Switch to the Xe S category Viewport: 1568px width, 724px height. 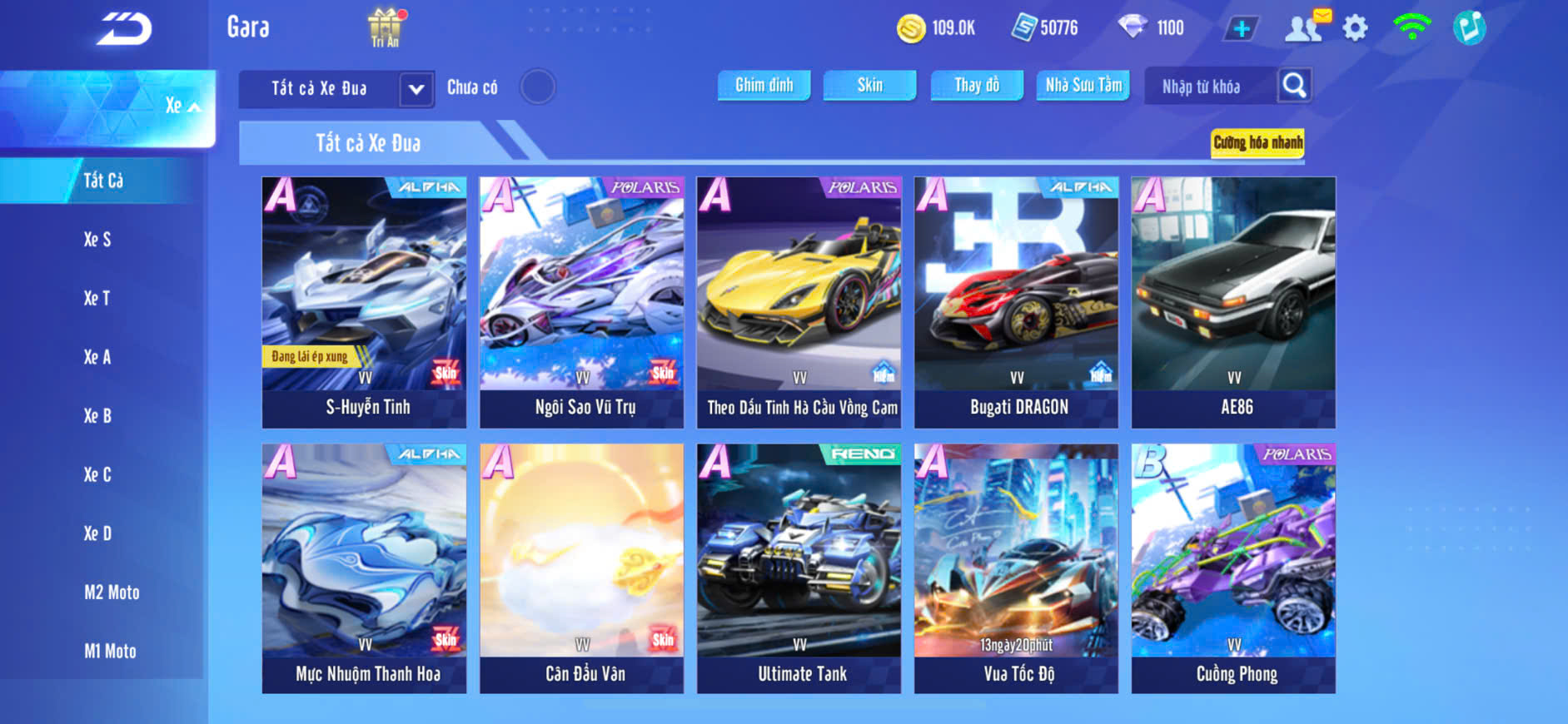[97, 240]
